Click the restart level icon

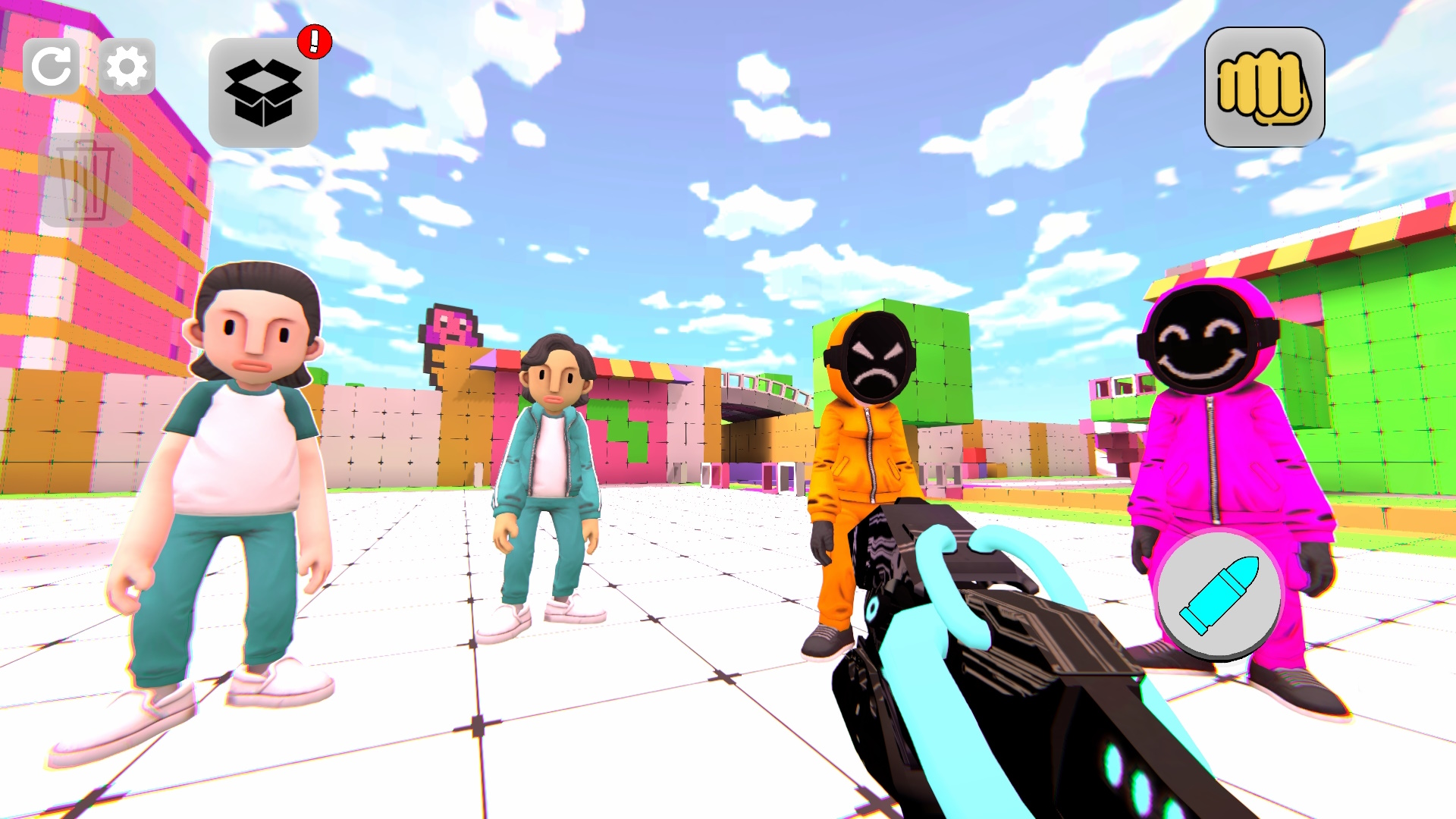(53, 67)
